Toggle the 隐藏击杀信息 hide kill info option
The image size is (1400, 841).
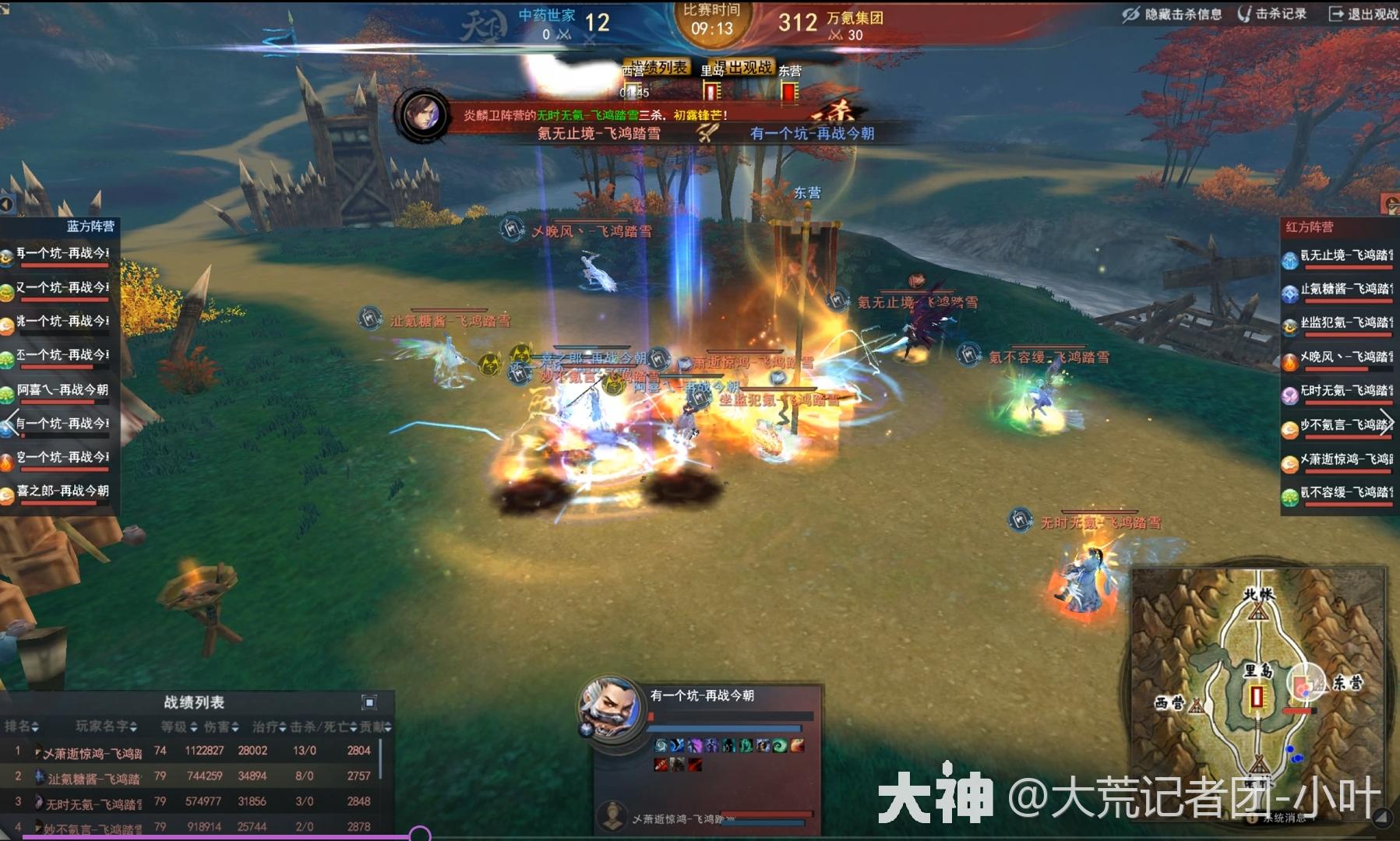pyautogui.click(x=1173, y=14)
